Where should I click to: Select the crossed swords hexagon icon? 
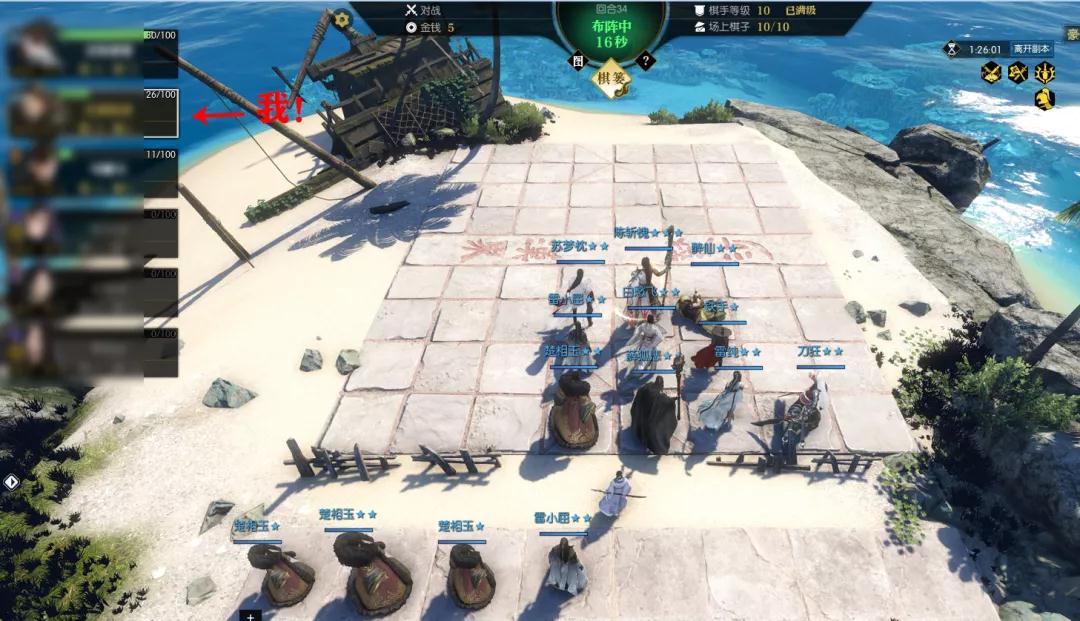coord(991,72)
